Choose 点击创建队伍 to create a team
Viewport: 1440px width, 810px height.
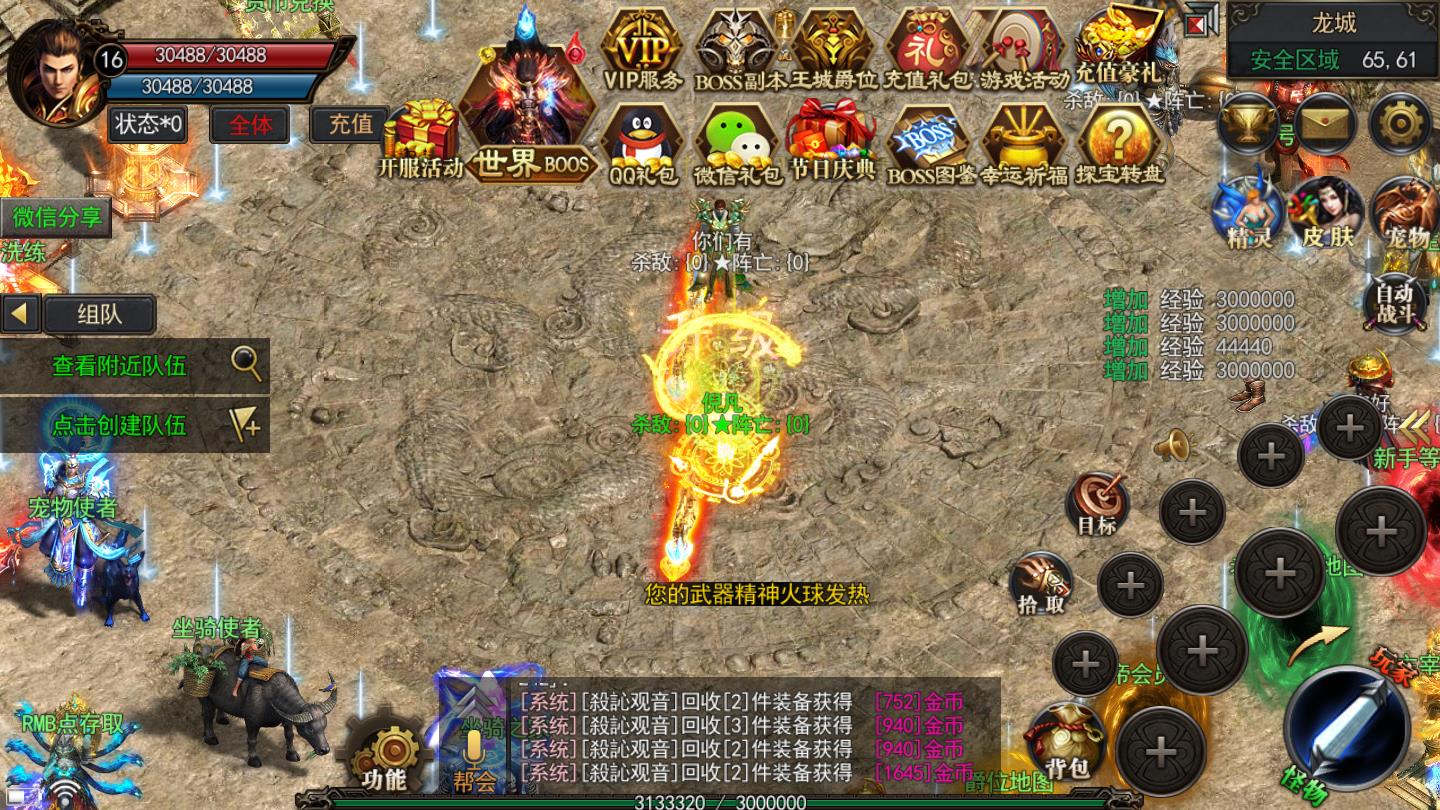click(135, 425)
